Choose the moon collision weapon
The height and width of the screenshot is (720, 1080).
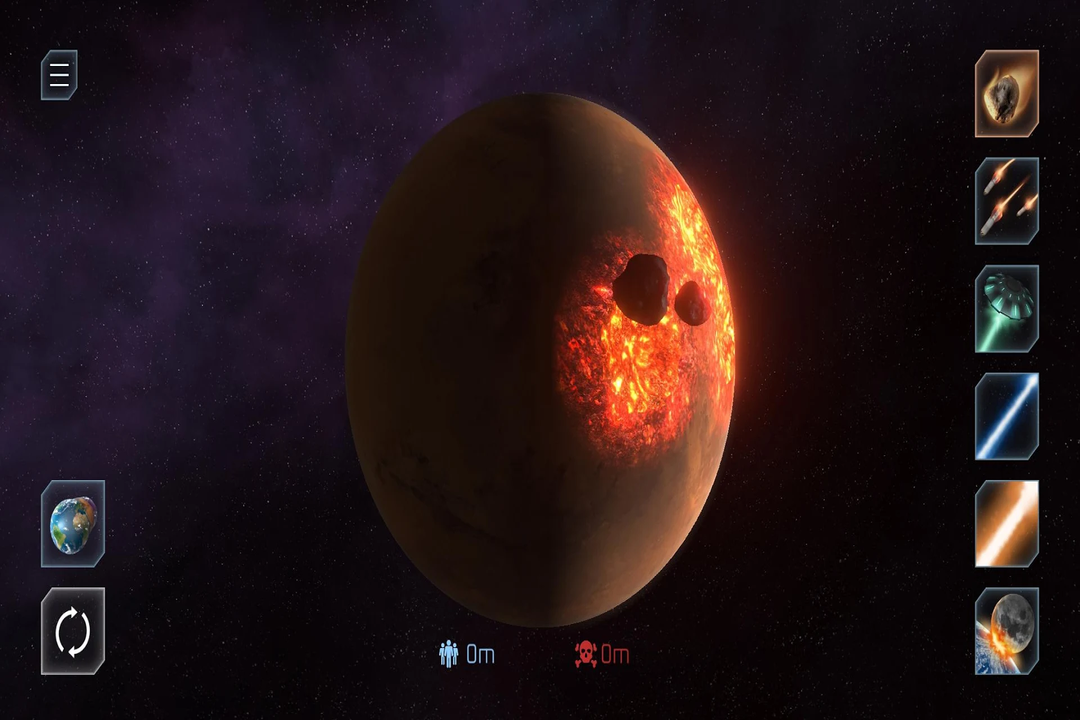click(x=1007, y=631)
